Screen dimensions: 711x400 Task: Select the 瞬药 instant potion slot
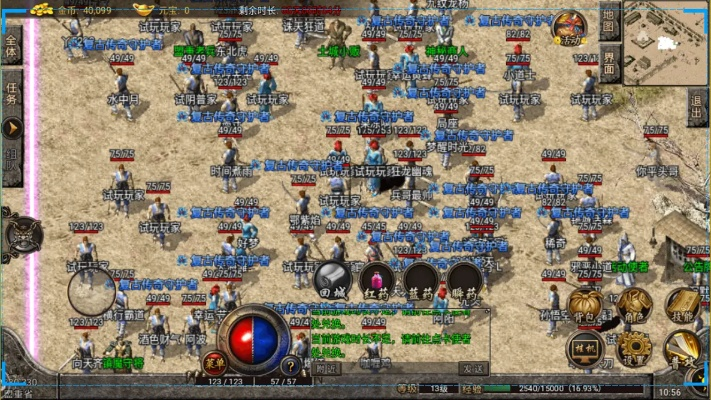(465, 281)
